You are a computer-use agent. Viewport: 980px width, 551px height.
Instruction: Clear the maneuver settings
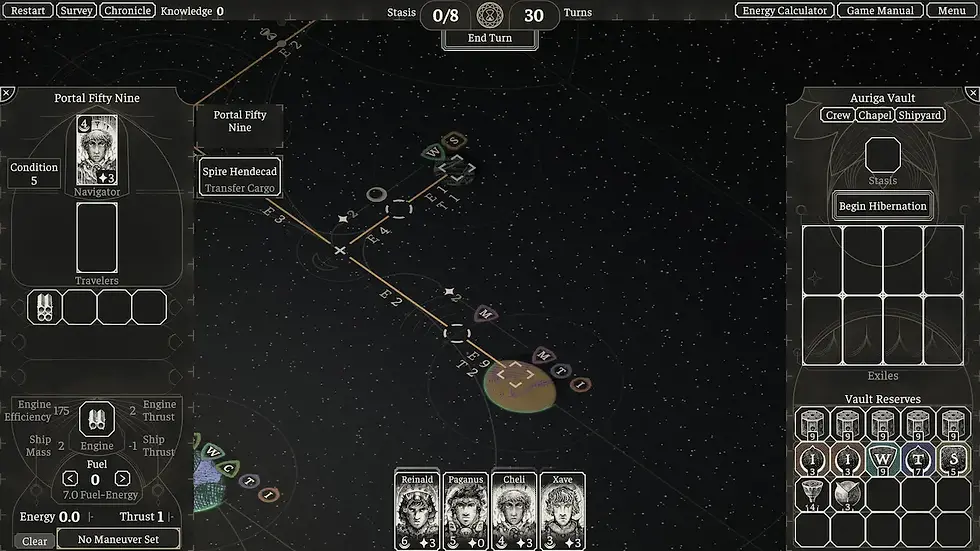click(34, 541)
